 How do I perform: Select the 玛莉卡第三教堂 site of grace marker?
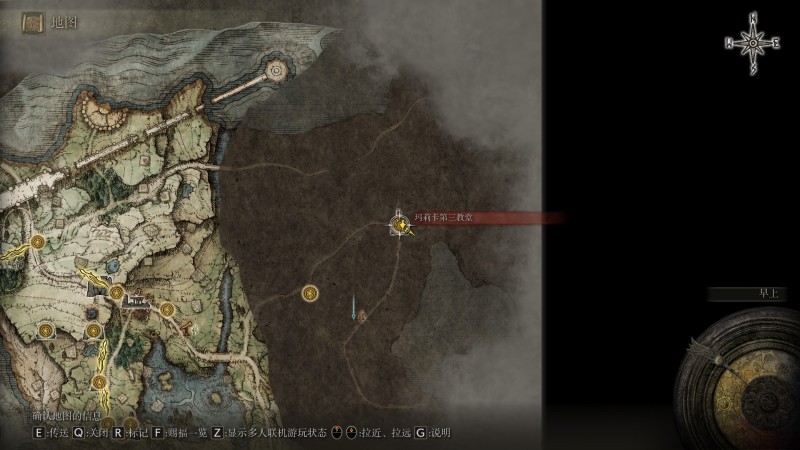click(401, 226)
